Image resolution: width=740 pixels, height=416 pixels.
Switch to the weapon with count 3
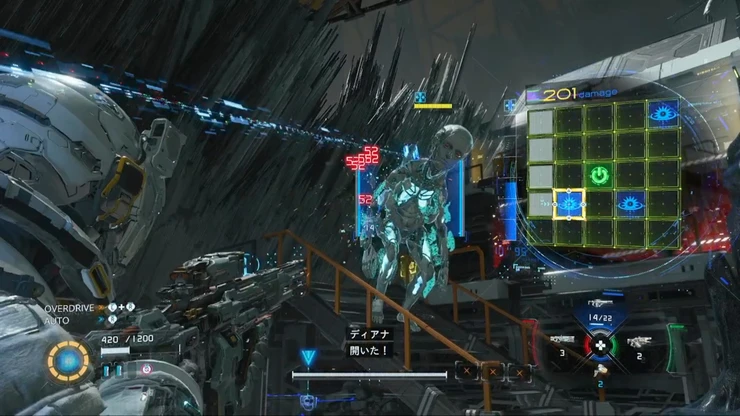[x=562, y=343]
